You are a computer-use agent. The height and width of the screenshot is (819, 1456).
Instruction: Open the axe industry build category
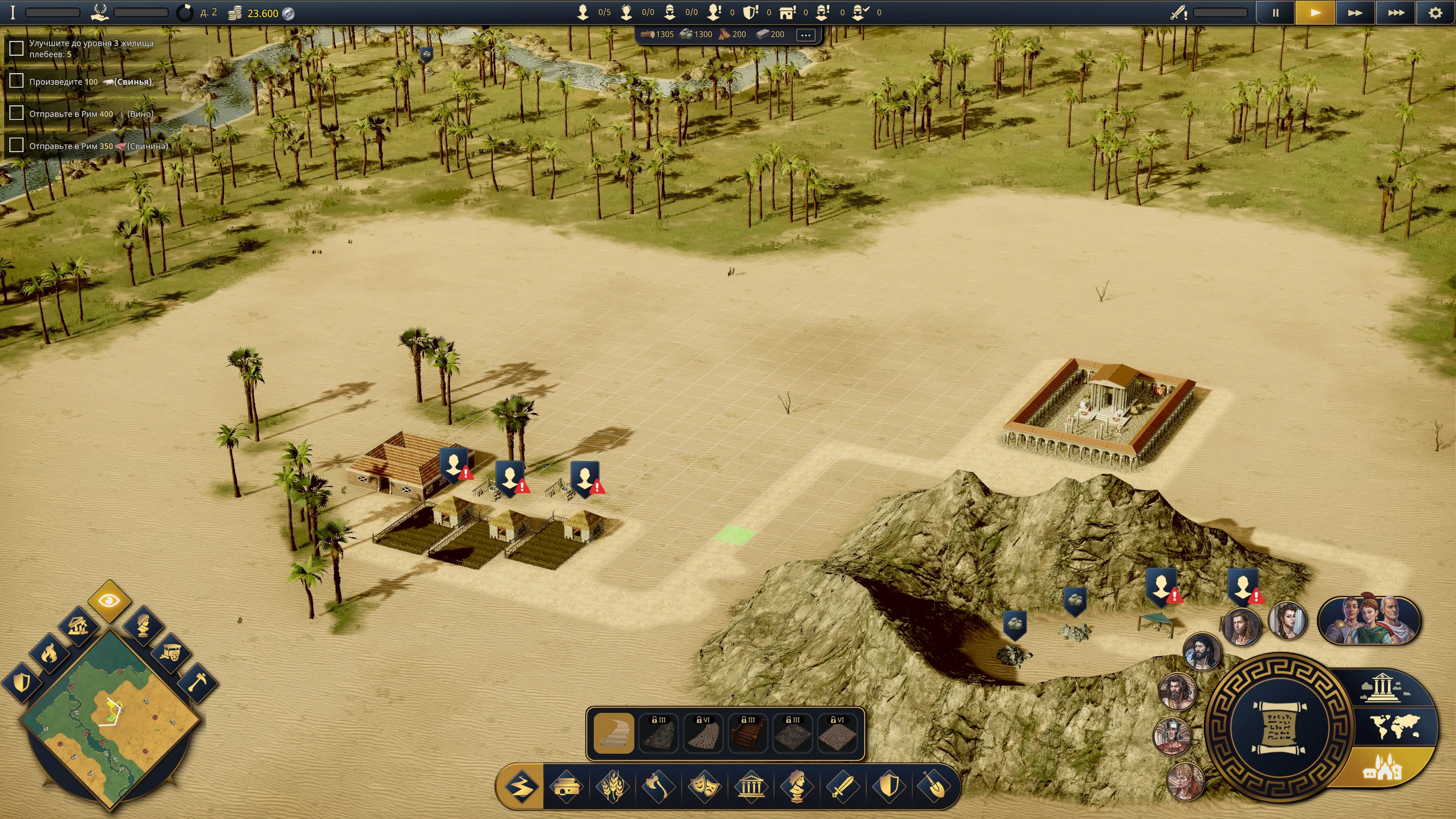(x=659, y=786)
